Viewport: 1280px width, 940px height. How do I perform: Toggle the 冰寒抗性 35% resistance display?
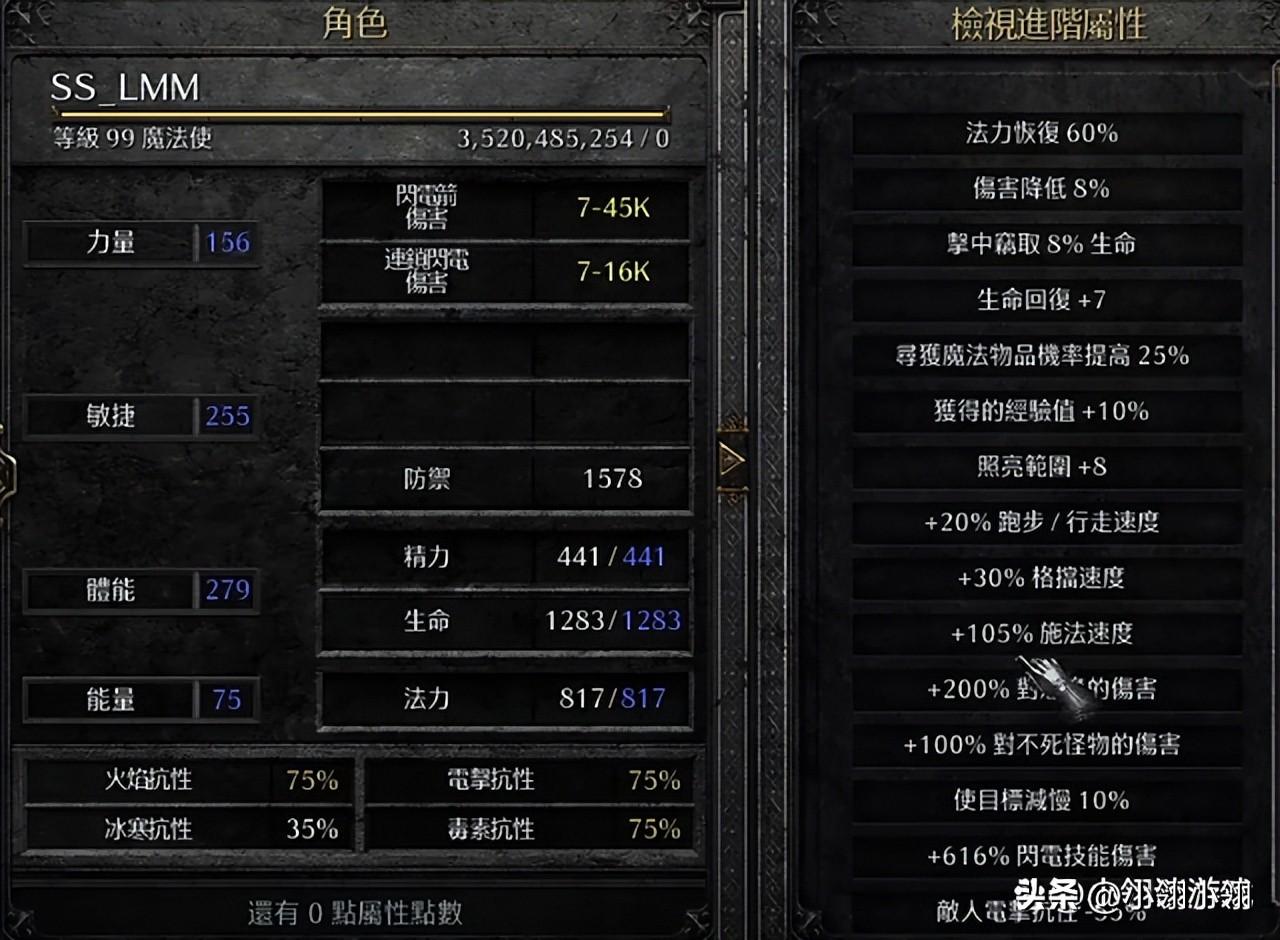click(185, 830)
